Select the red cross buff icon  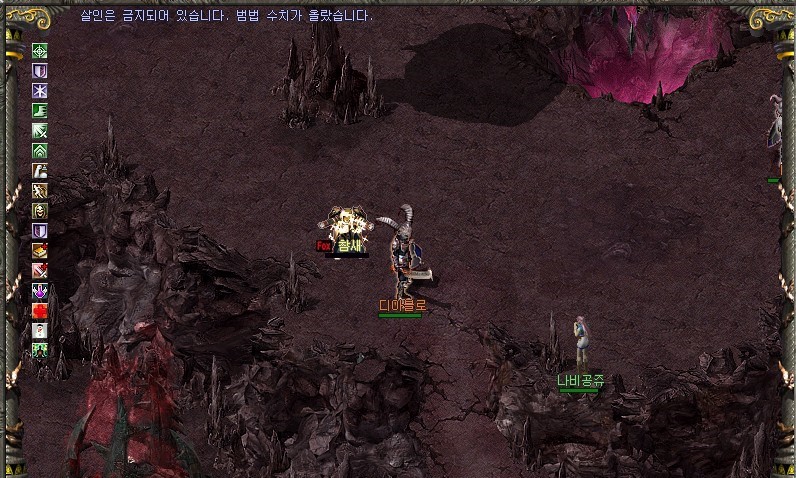[40, 310]
